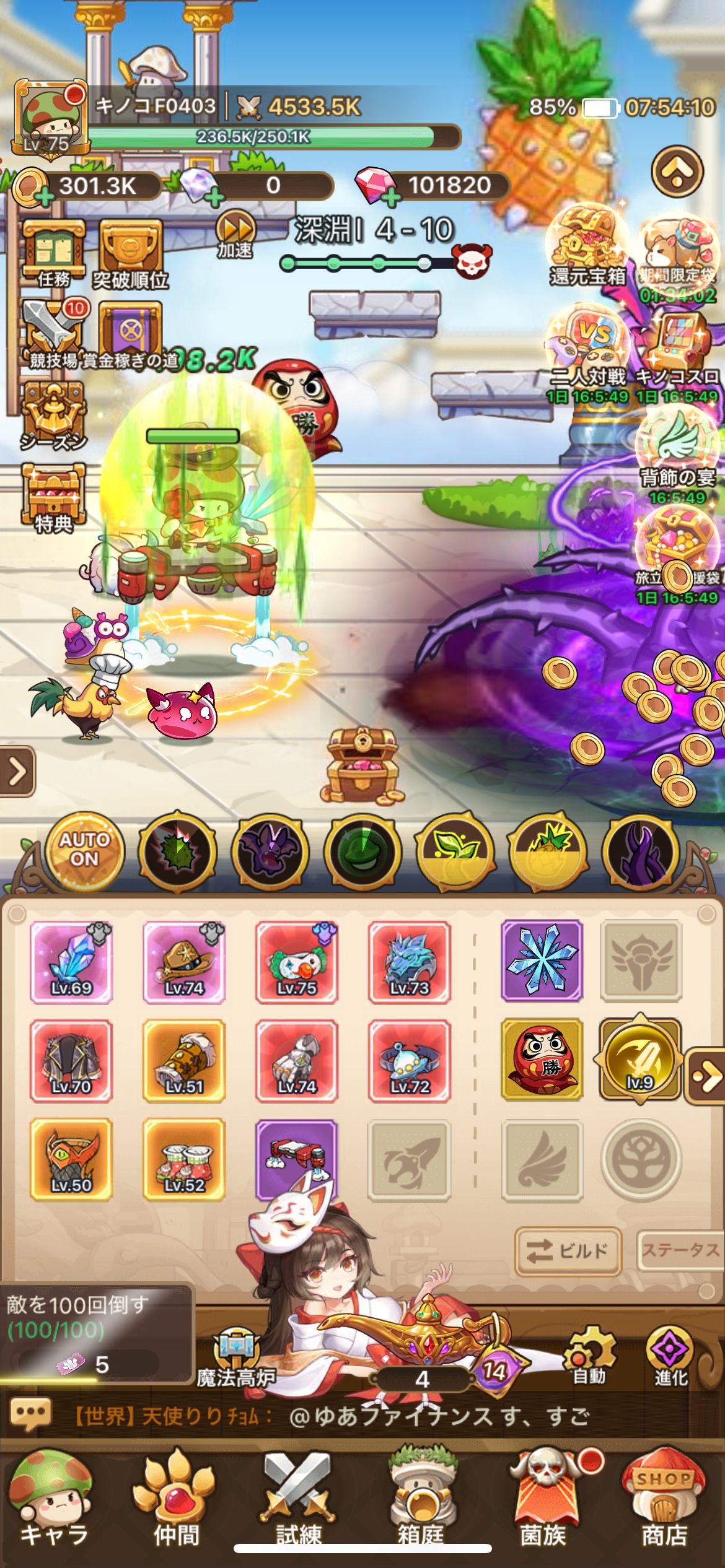The image size is (725, 1568).
Task: Open the 自動 auto settings gear
Action: (589, 1356)
